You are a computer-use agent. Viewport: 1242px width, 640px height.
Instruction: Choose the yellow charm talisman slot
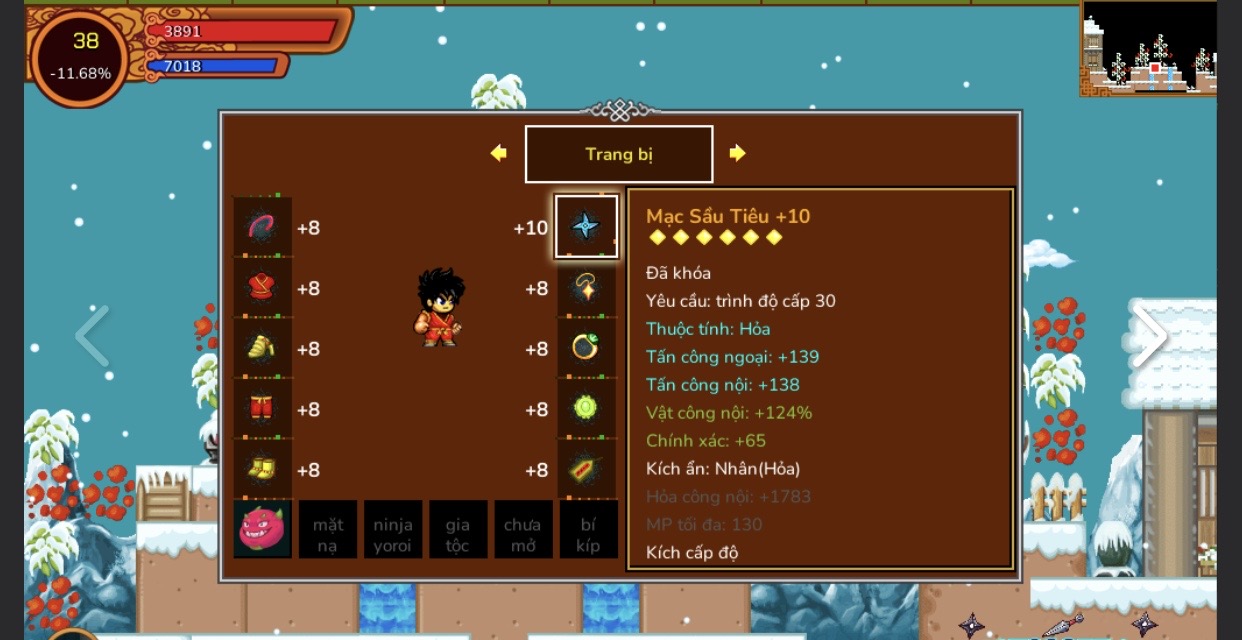[x=586, y=469]
